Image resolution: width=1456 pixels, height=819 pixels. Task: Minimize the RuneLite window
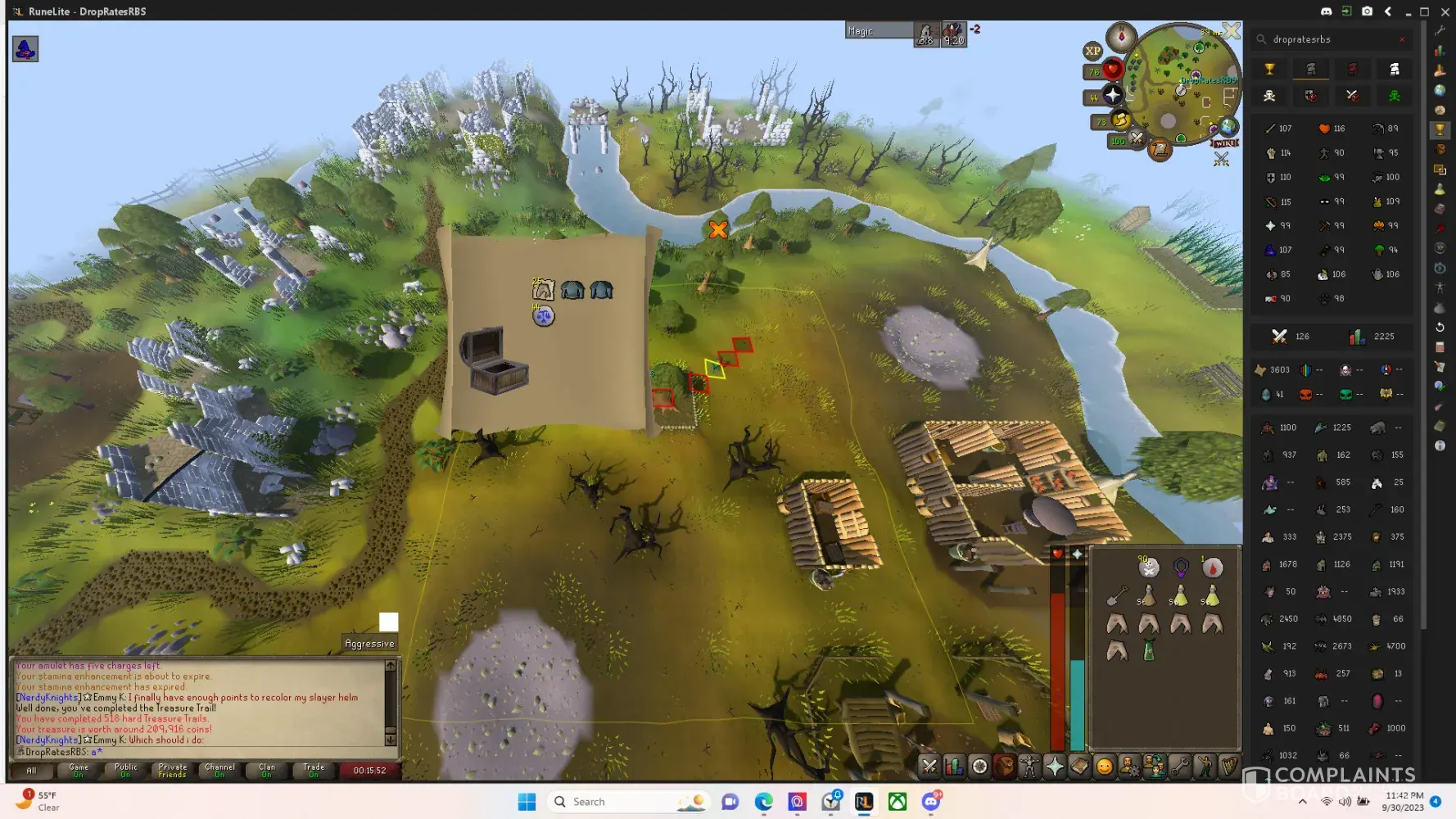point(1408,11)
